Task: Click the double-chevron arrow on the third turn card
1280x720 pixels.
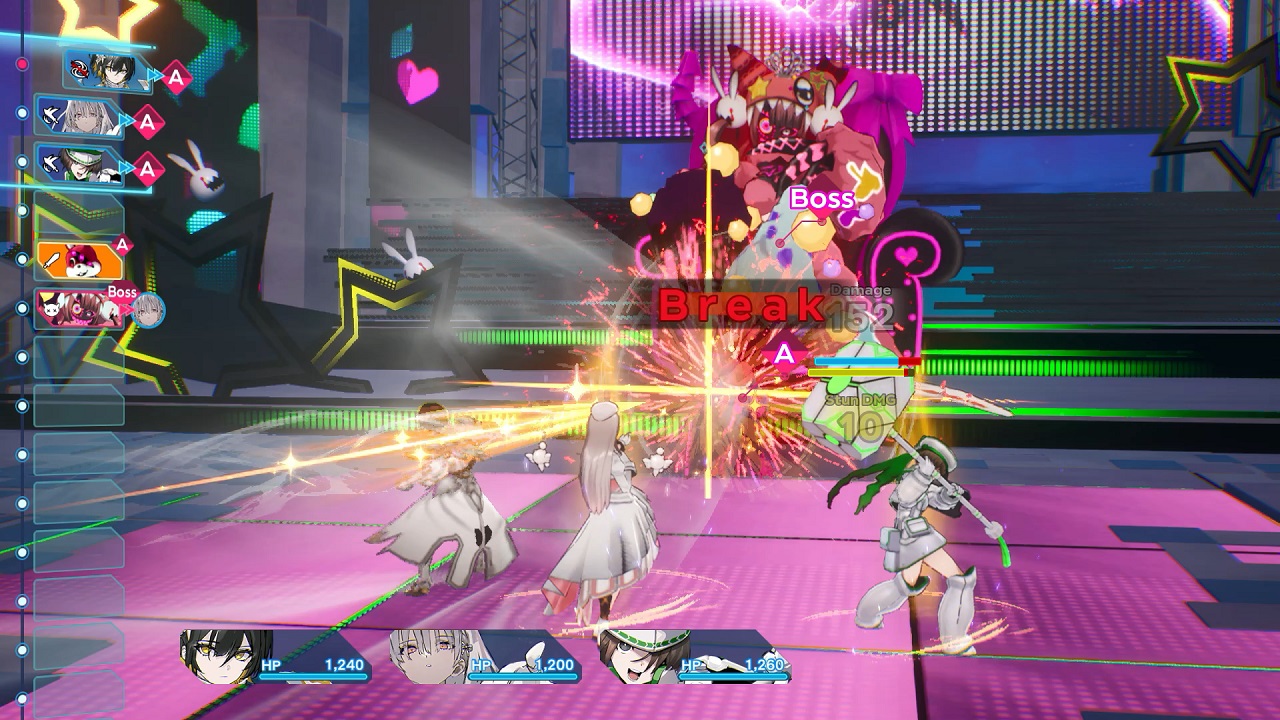Action: coord(126,167)
